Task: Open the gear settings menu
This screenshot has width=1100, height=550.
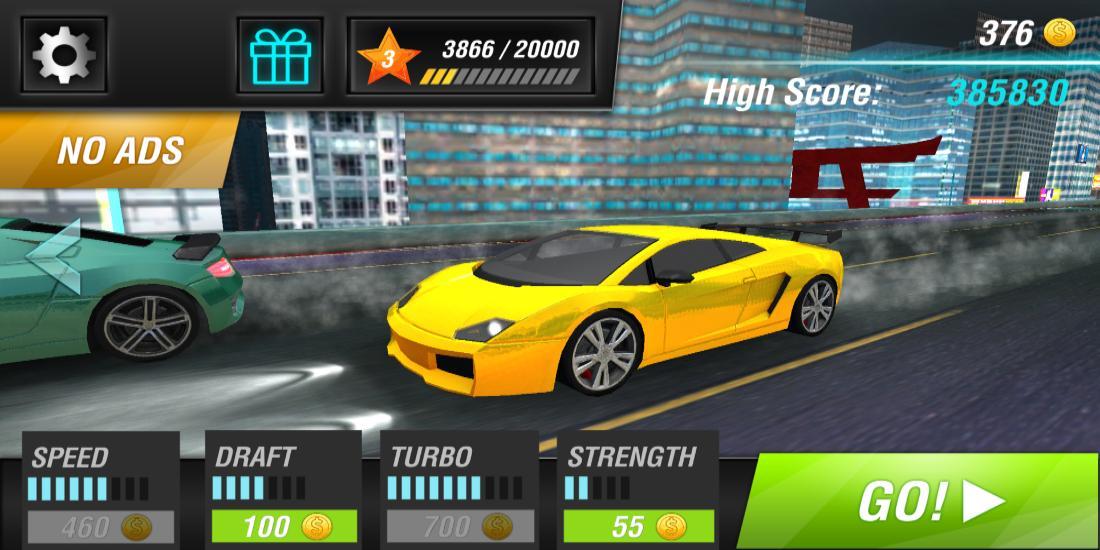Action: point(64,55)
